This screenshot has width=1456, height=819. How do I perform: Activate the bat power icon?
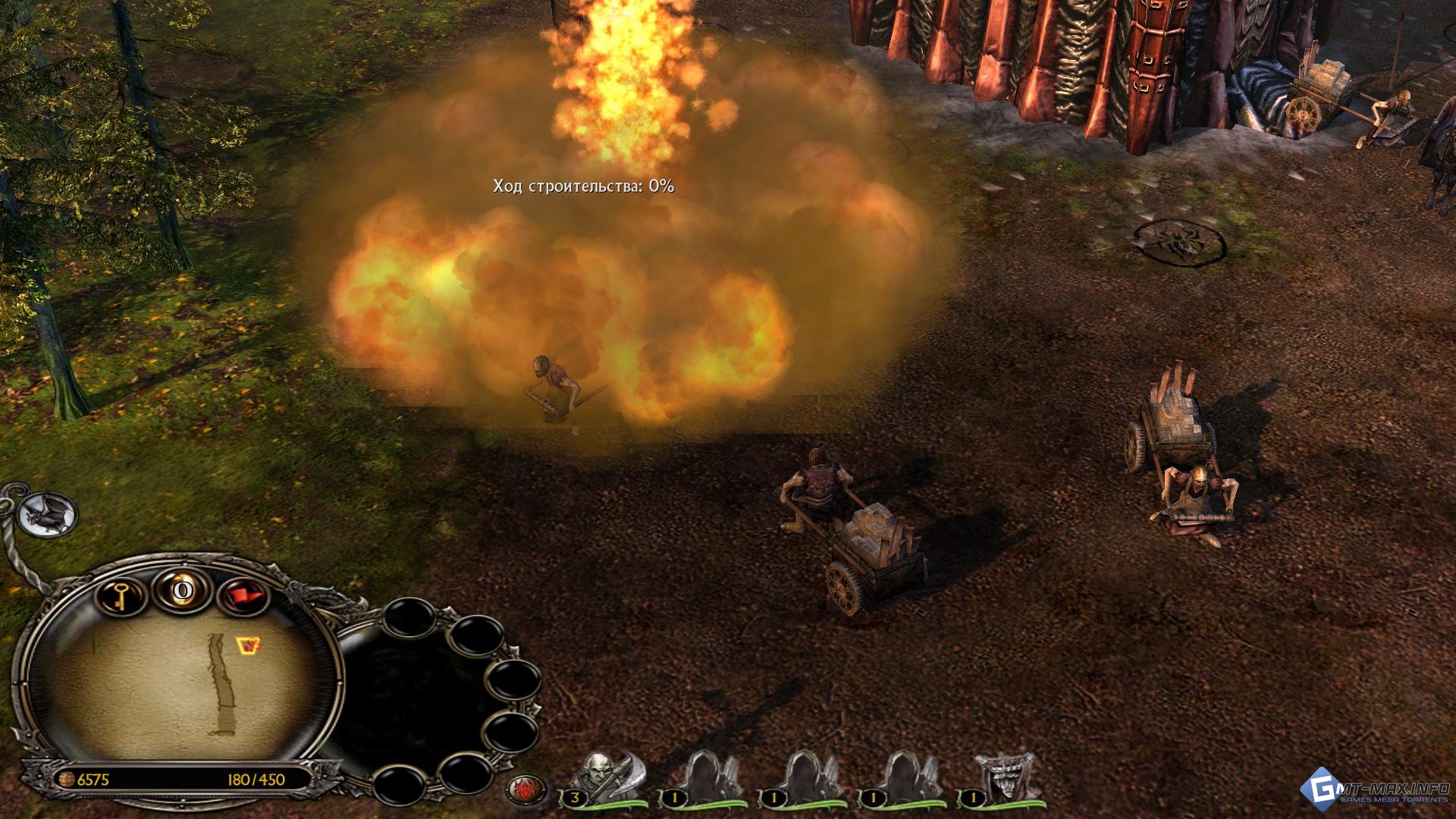49,515
